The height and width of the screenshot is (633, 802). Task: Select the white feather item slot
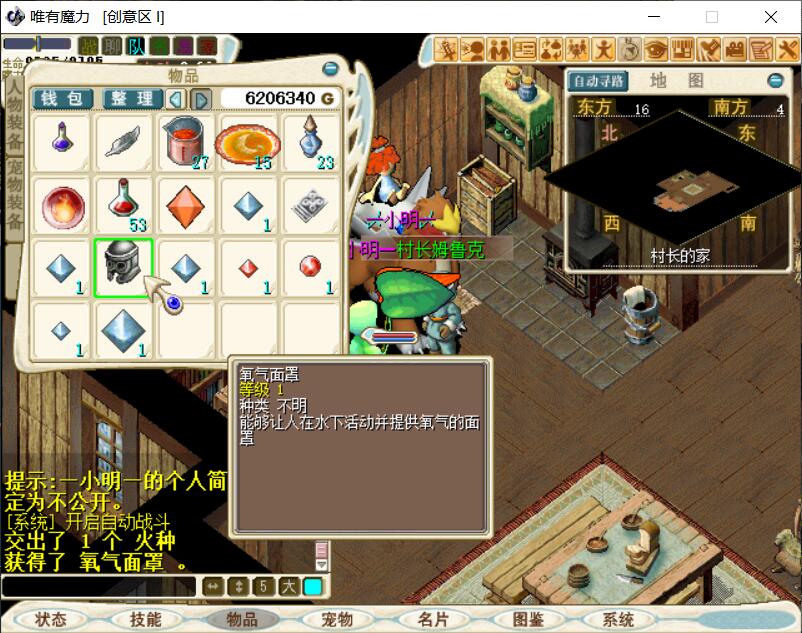123,142
